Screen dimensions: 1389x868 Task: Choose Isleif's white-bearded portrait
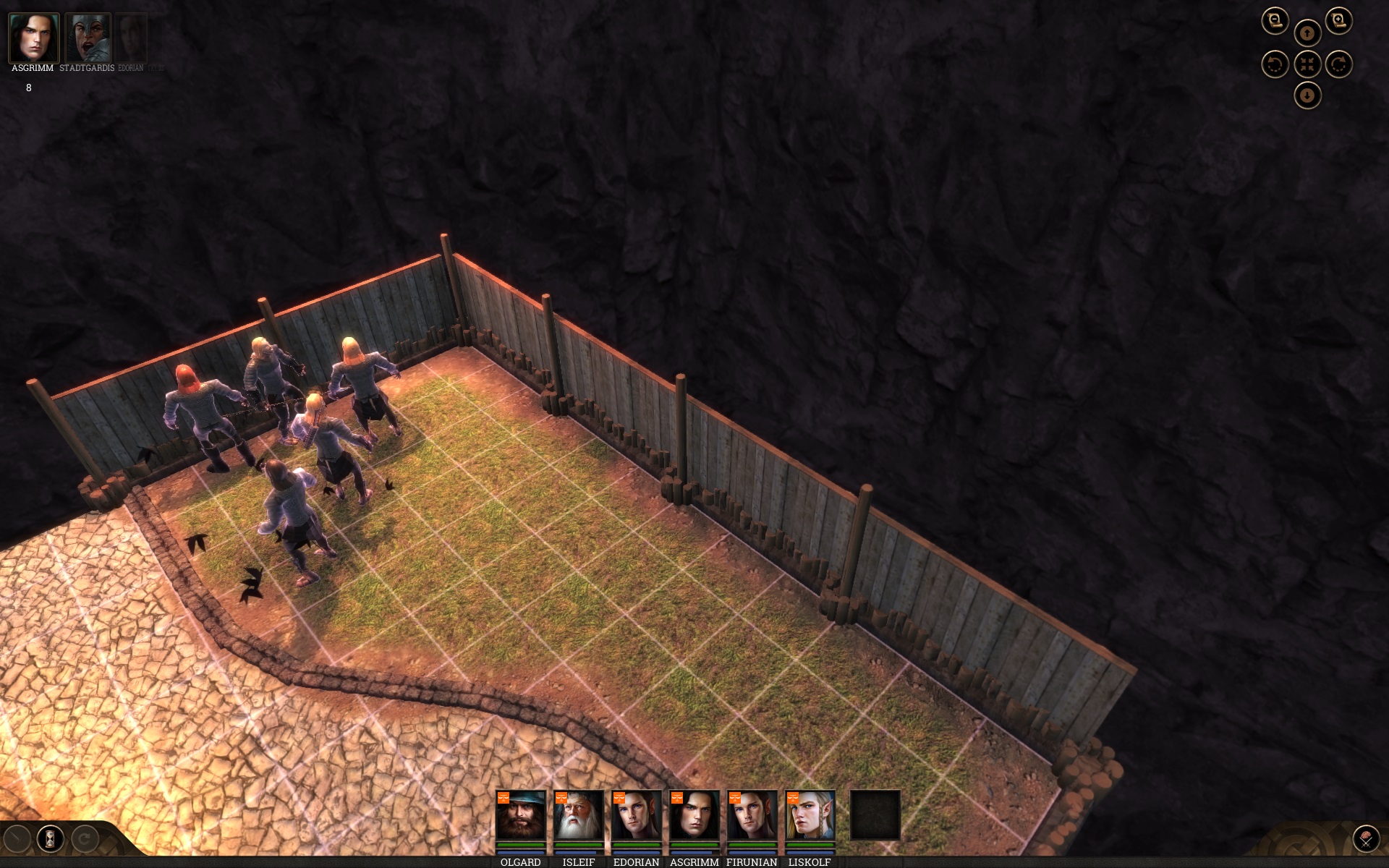578,815
